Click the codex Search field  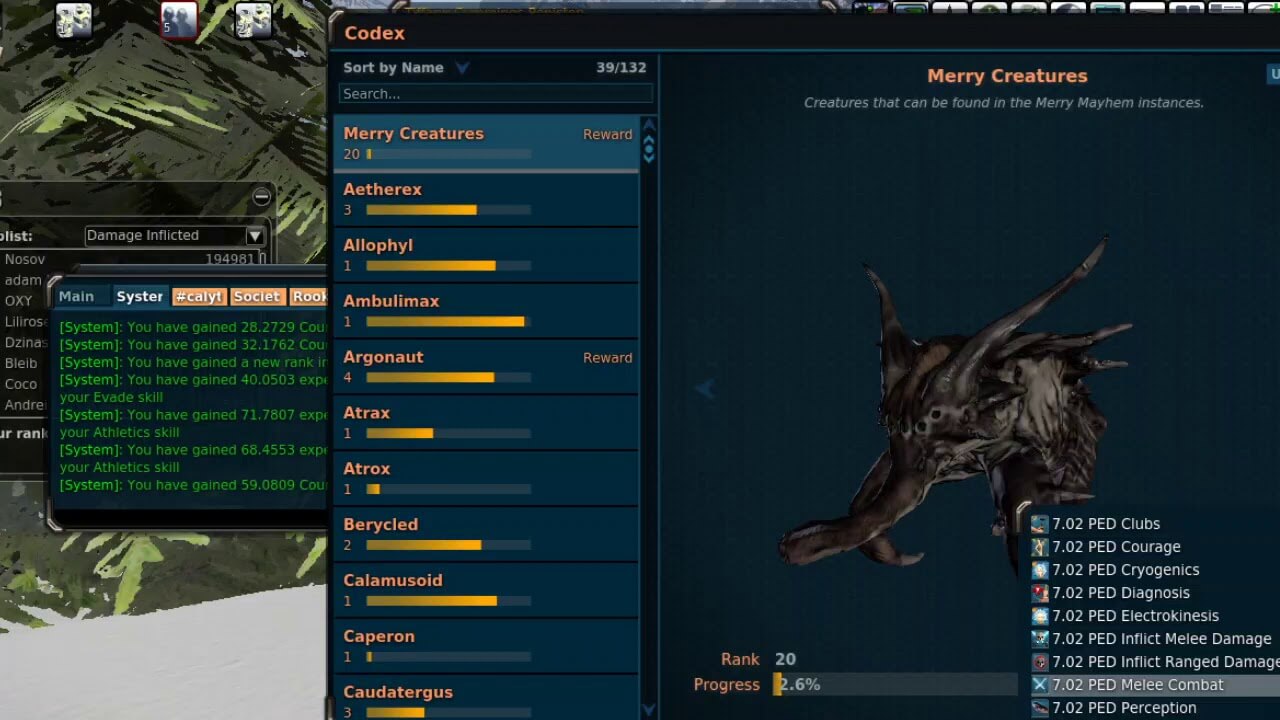point(495,94)
